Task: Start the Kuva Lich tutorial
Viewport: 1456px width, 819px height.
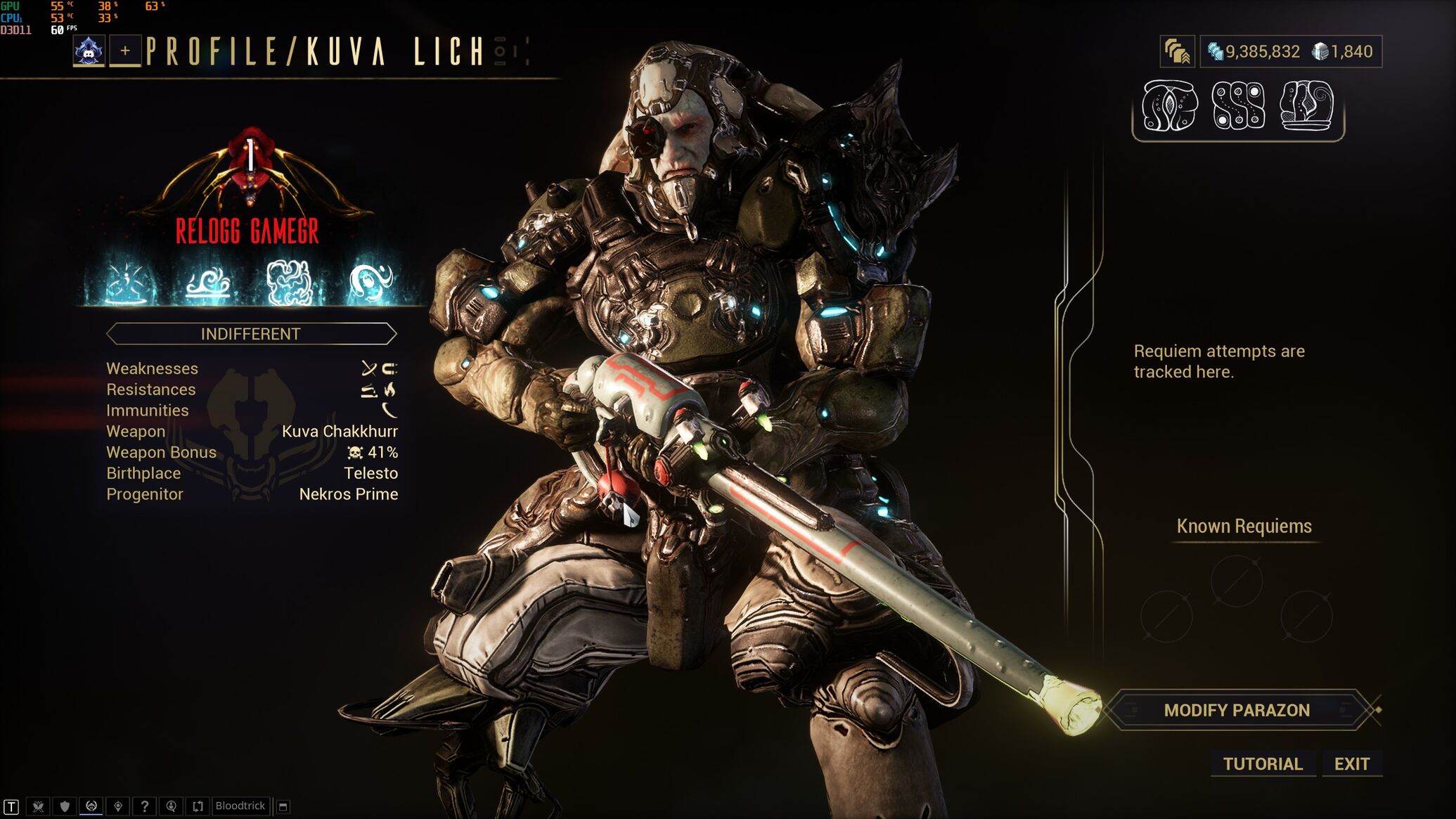Action: click(1263, 764)
